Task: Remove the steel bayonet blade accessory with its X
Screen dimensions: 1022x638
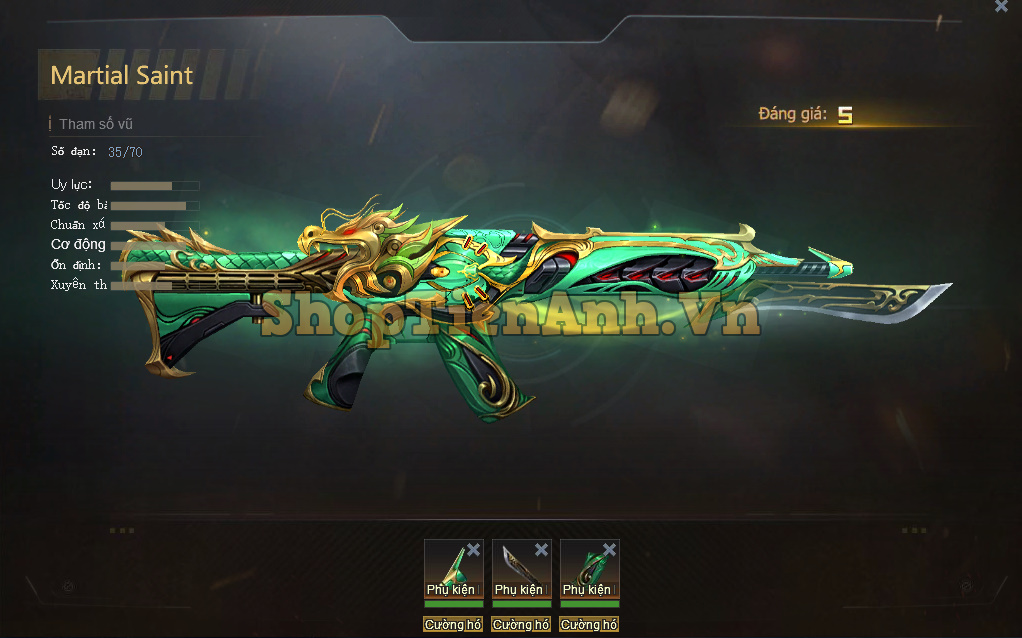Action: pos(541,550)
